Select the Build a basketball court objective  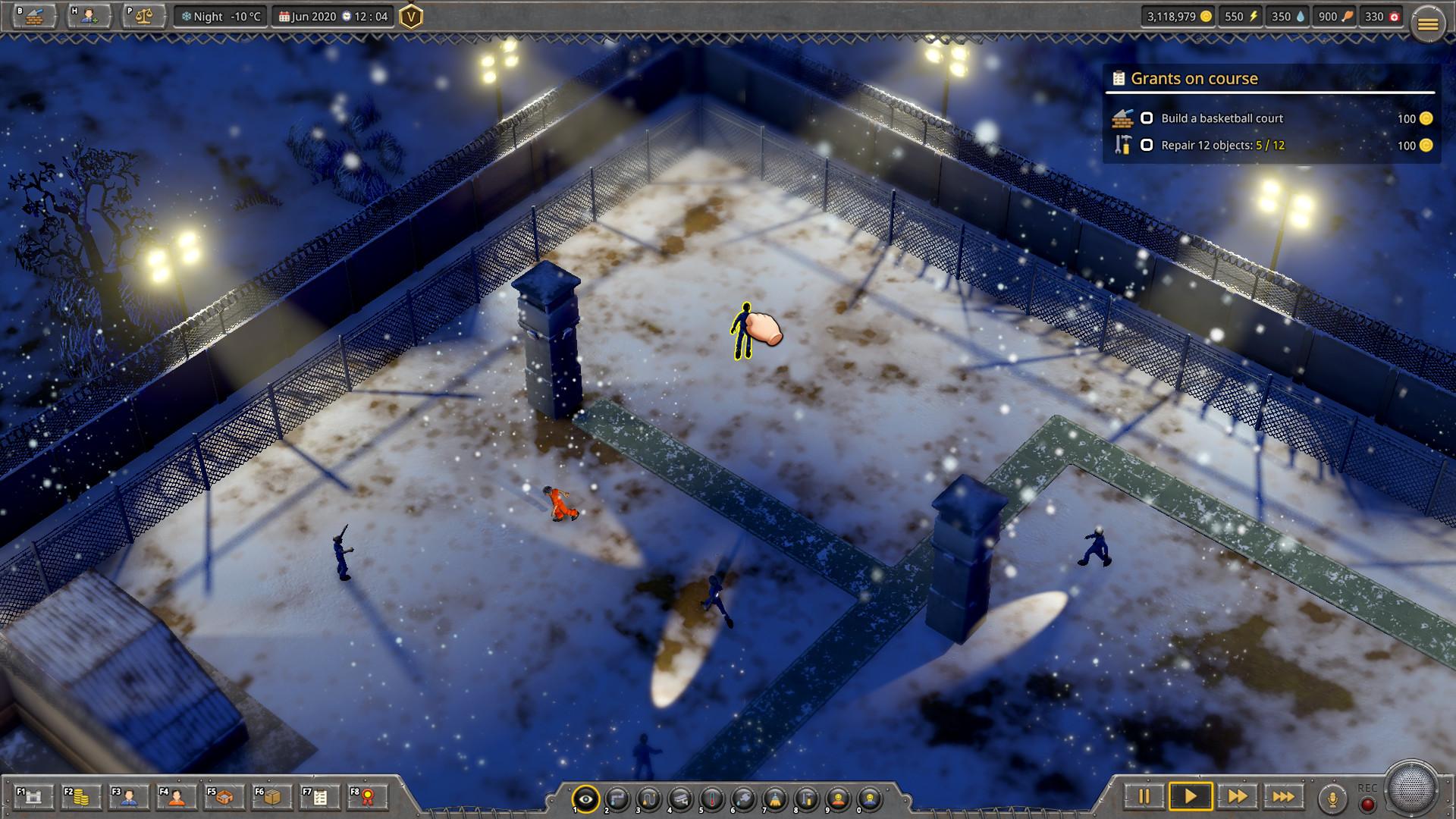pyautogui.click(x=1221, y=118)
